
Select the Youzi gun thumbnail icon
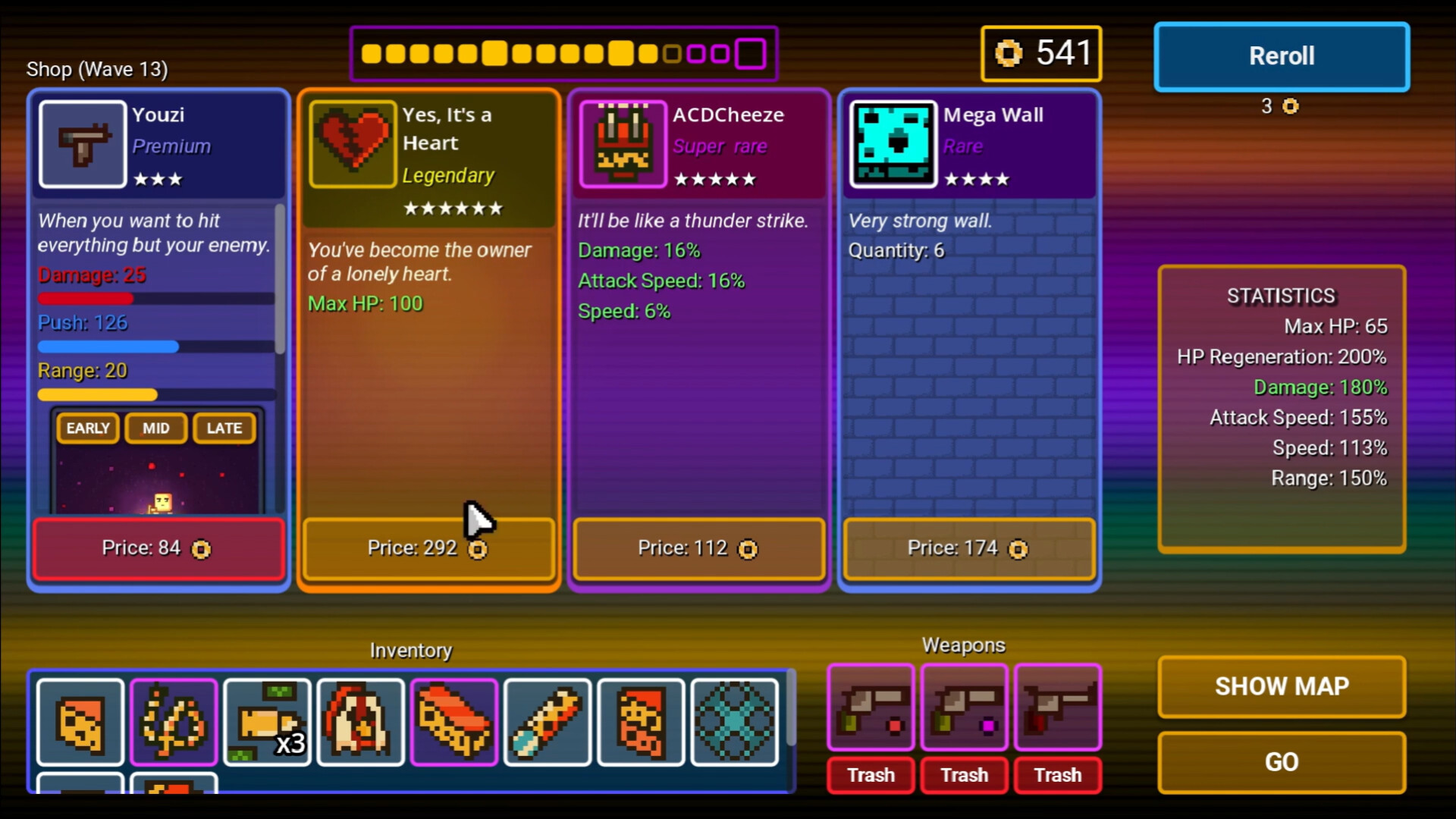(83, 144)
